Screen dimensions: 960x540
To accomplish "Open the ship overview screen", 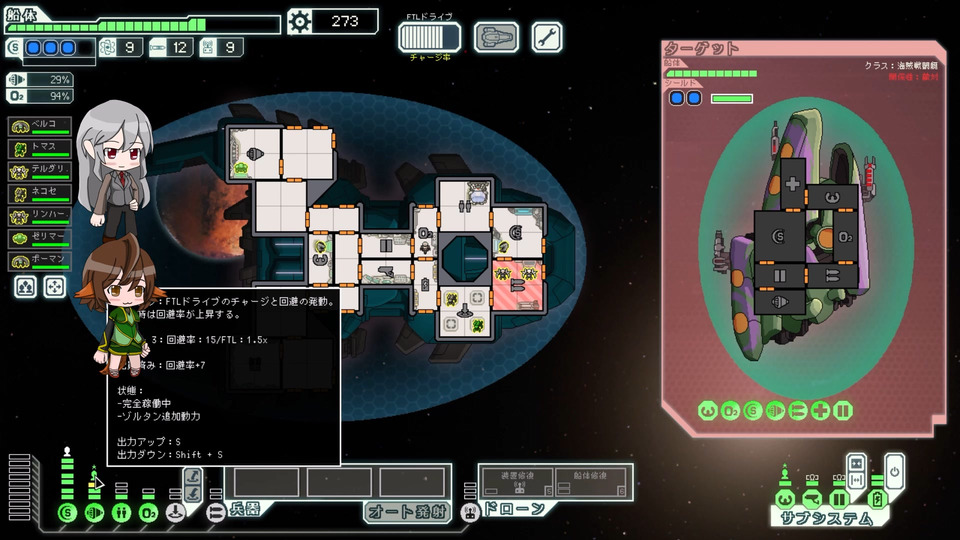I will click(x=496, y=37).
